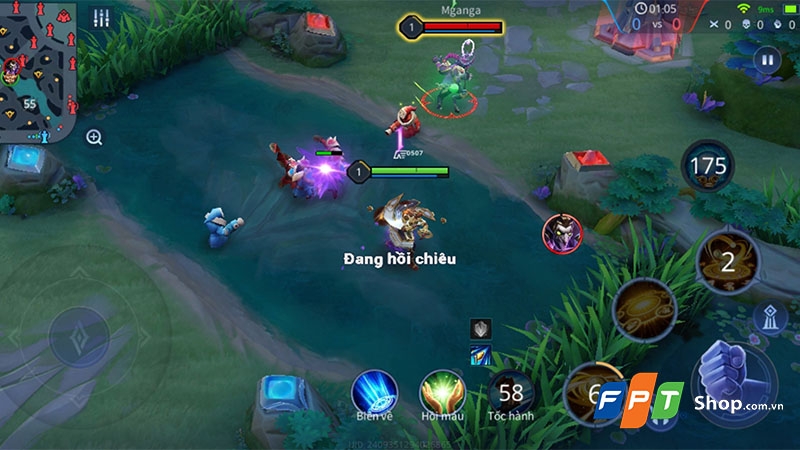Buy the suggested shield item
Screen dimensions: 800x450
[480, 329]
